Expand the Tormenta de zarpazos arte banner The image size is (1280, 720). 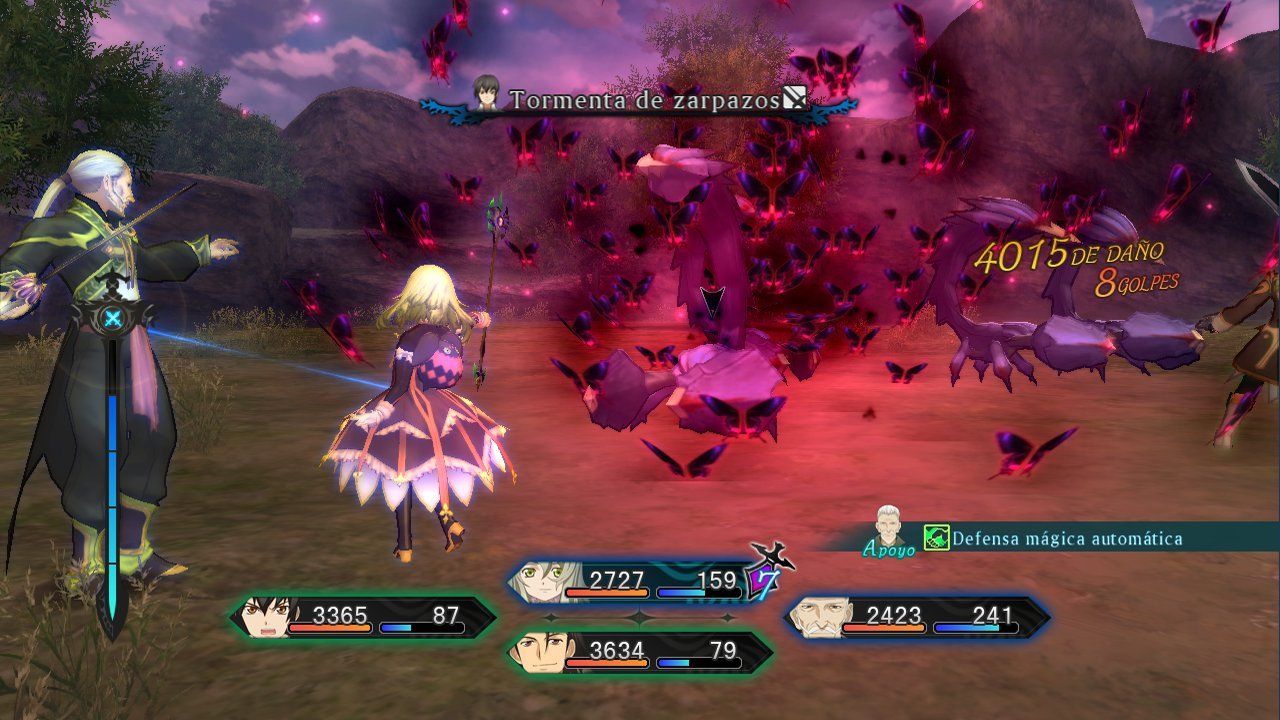(x=645, y=100)
